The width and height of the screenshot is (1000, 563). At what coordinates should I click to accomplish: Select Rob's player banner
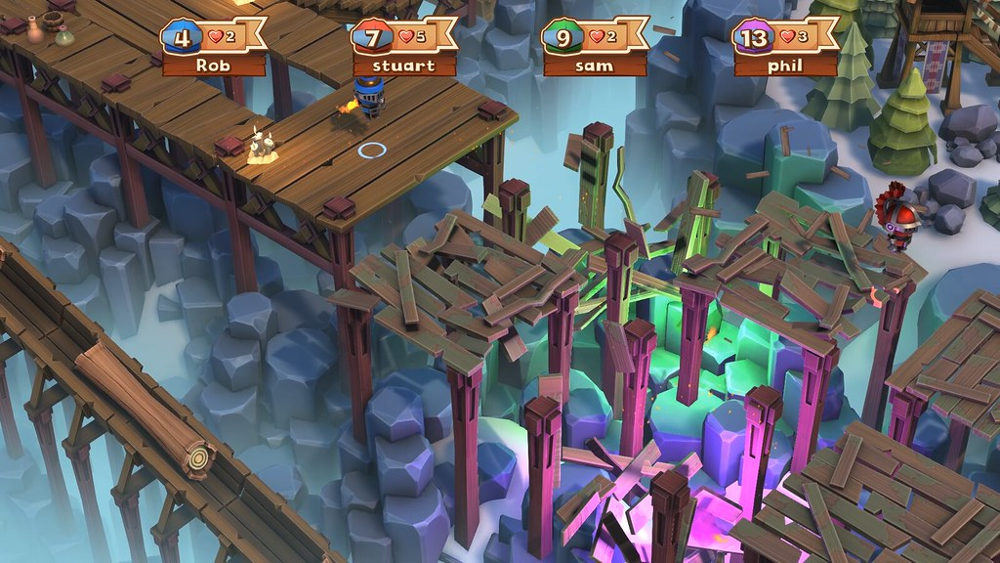point(214,48)
